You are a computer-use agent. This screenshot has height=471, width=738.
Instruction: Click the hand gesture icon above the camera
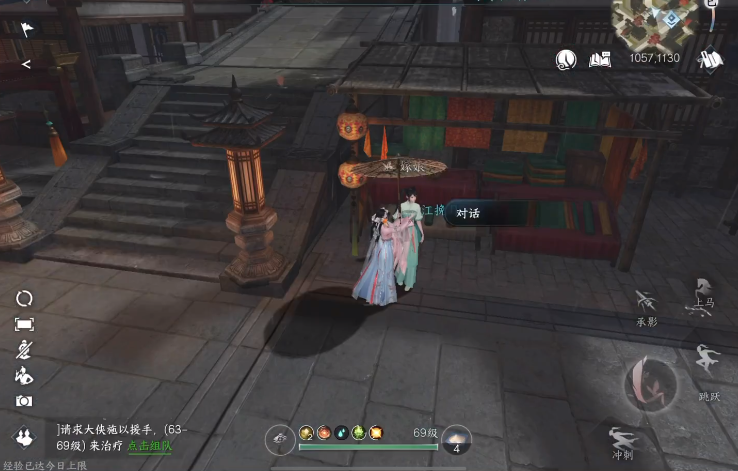coord(24,376)
